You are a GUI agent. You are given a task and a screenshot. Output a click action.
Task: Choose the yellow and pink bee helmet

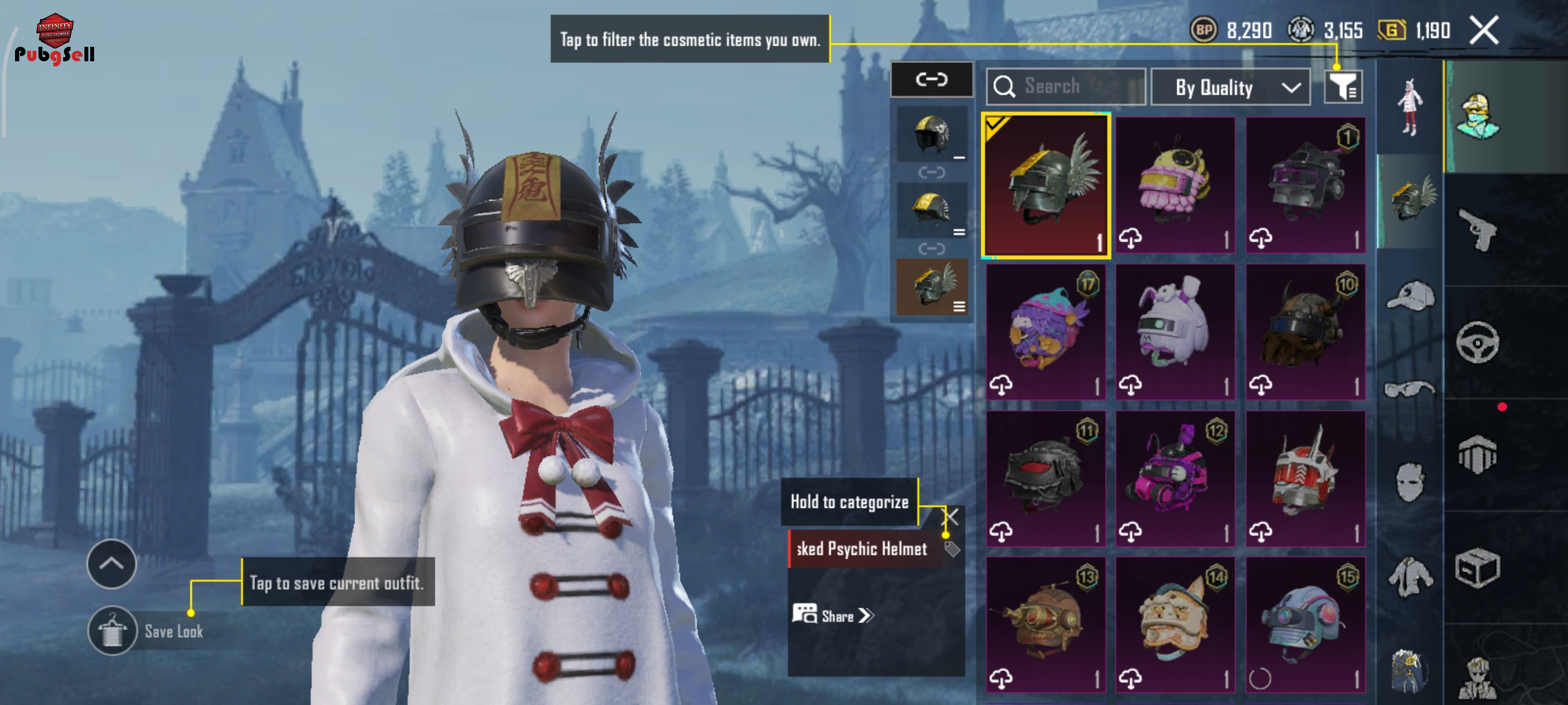point(1175,185)
